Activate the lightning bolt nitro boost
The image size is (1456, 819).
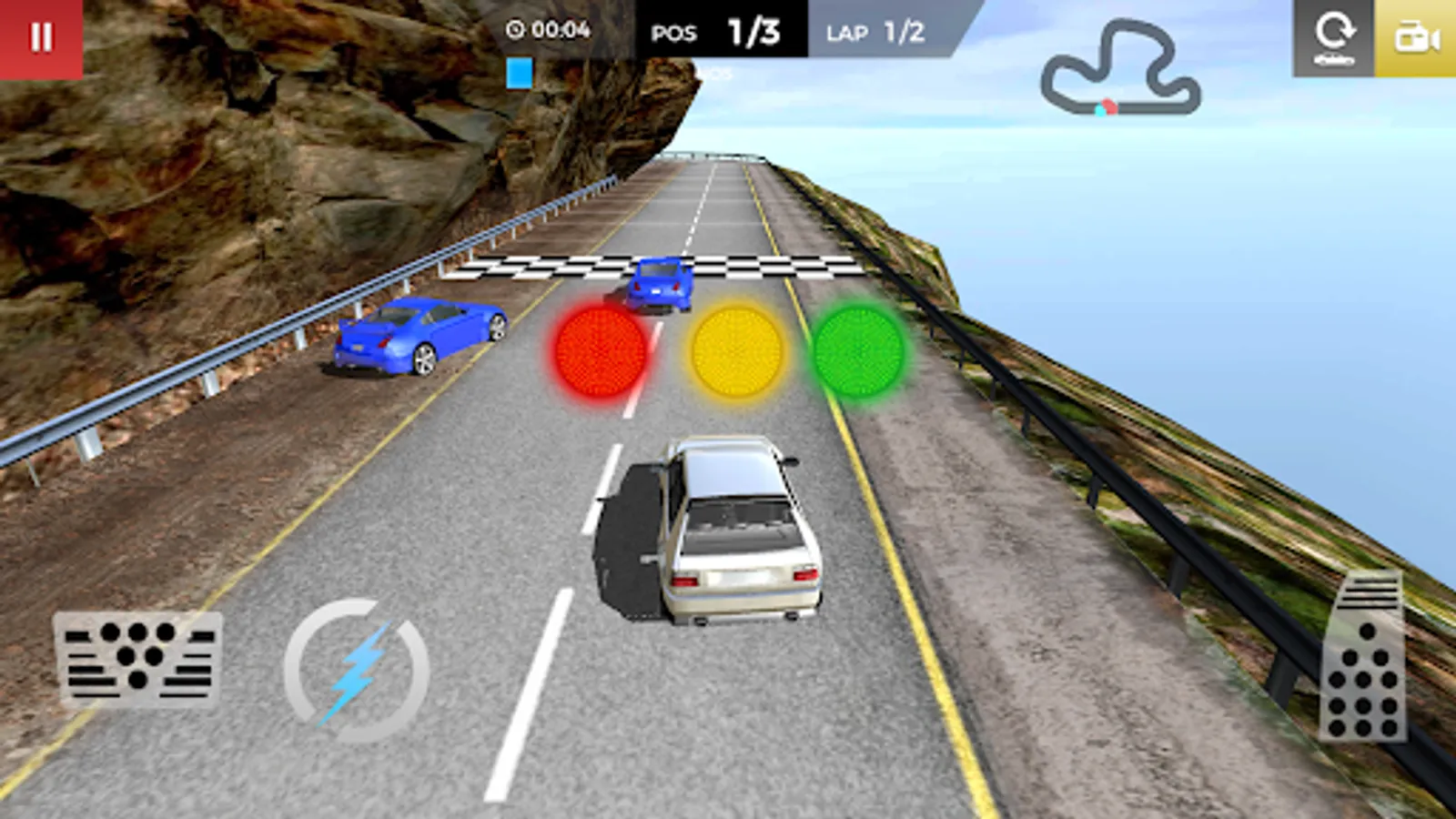click(x=357, y=671)
